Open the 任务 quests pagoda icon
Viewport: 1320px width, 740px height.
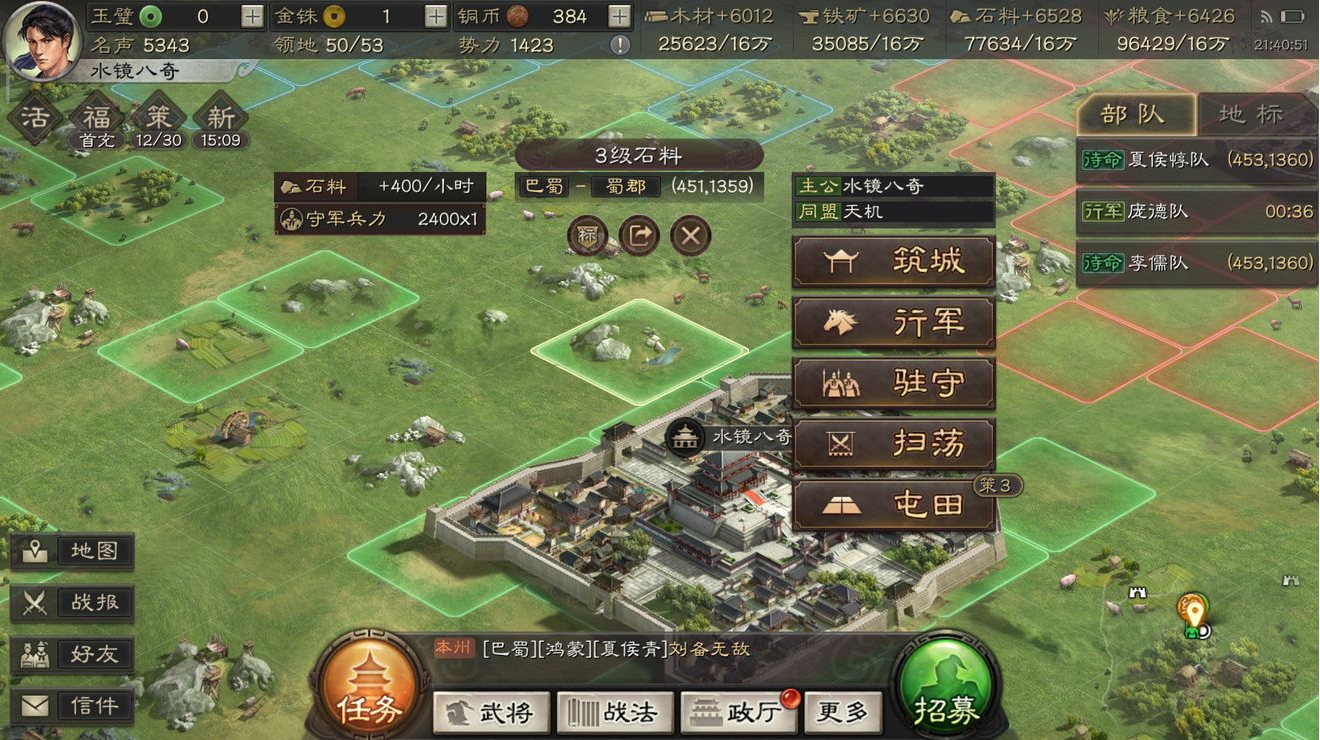pyautogui.click(x=370, y=683)
